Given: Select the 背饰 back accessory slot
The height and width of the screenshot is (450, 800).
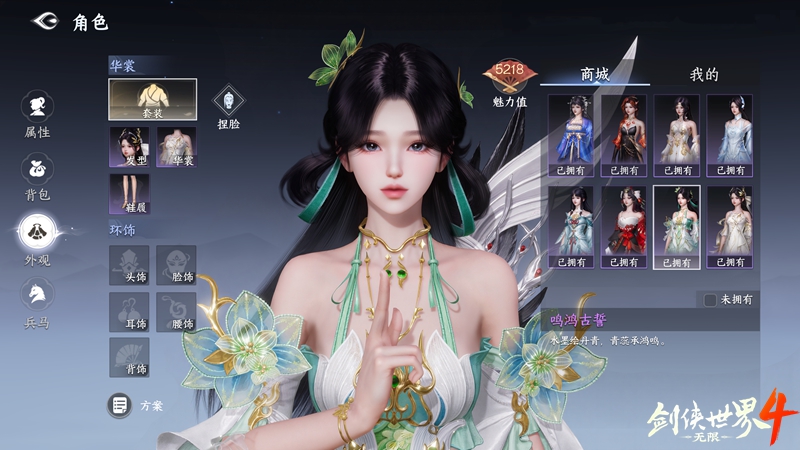Looking at the screenshot, I should [129, 358].
